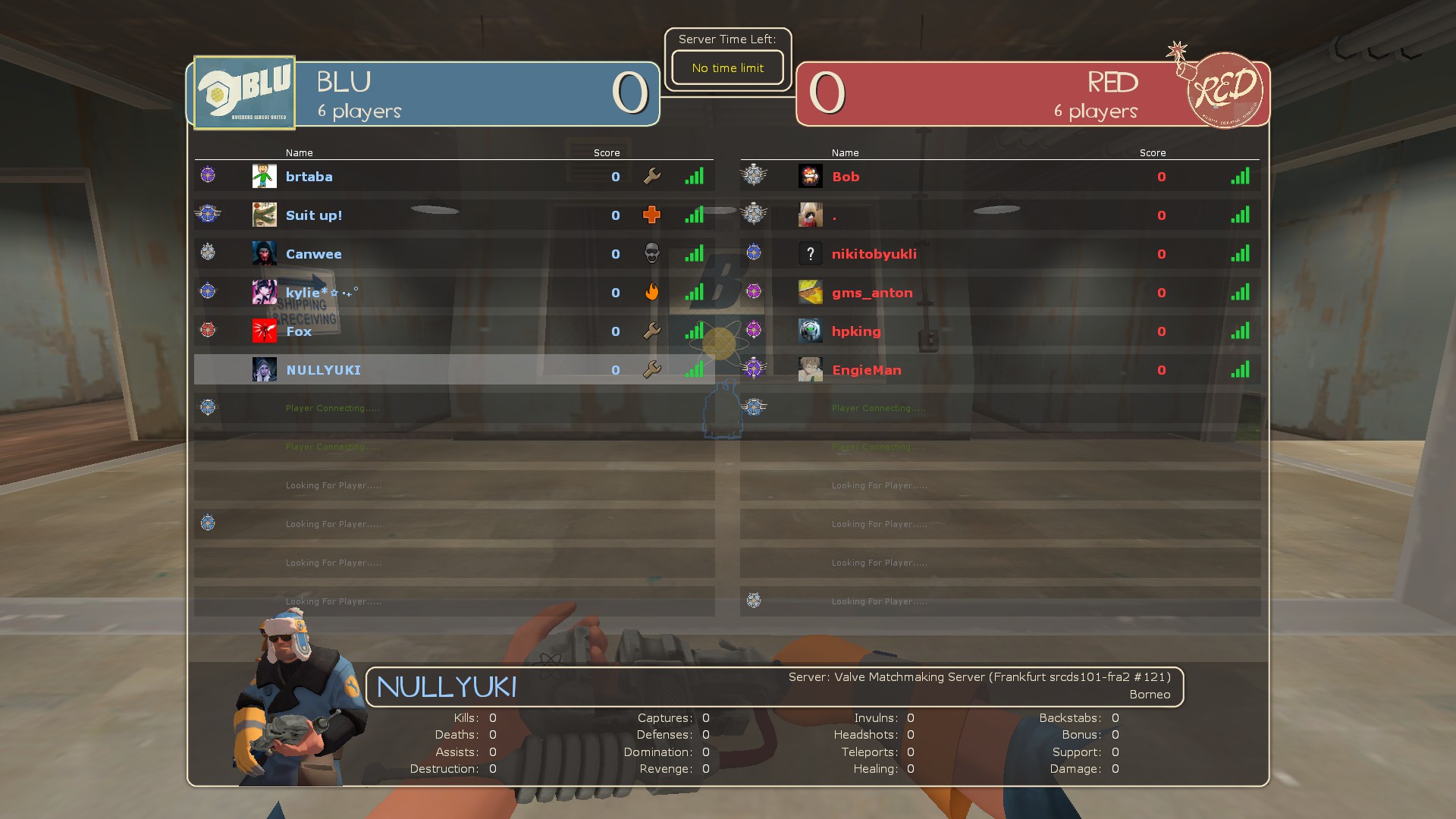Click the BLU 6 players header panel
Image resolution: width=1456 pixels, height=819 pixels.
425,94
